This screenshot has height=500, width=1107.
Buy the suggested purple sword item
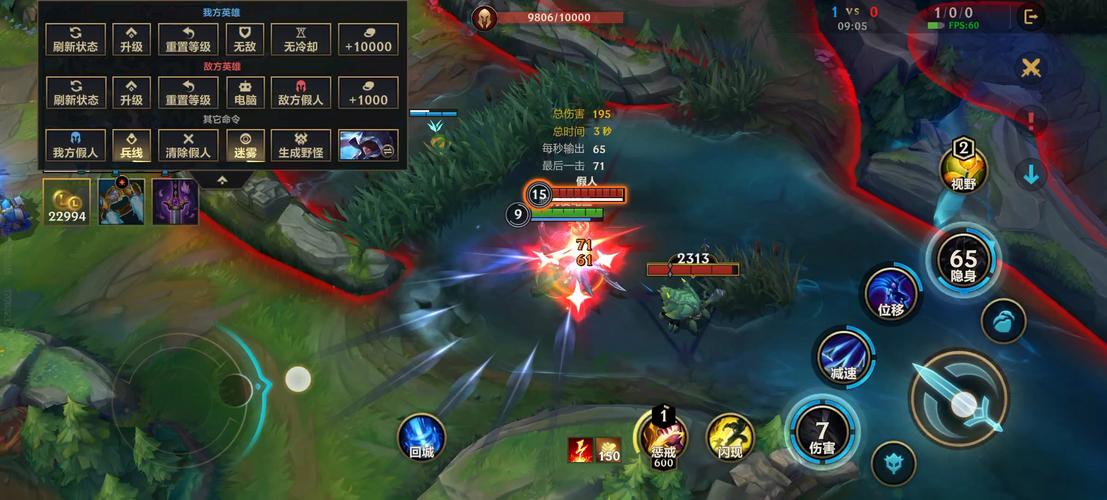[x=175, y=201]
